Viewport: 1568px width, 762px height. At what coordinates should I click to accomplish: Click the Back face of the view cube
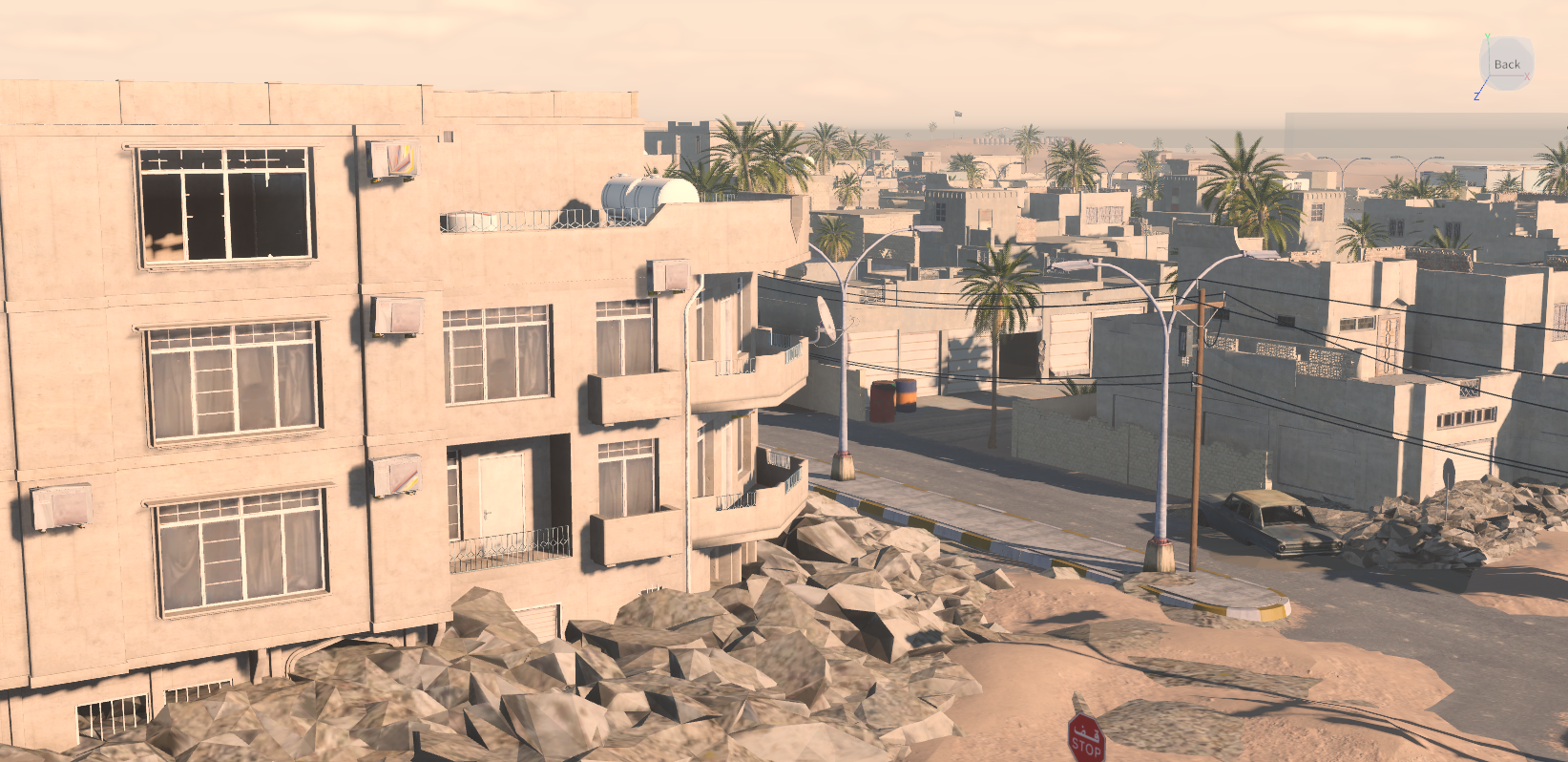1508,64
